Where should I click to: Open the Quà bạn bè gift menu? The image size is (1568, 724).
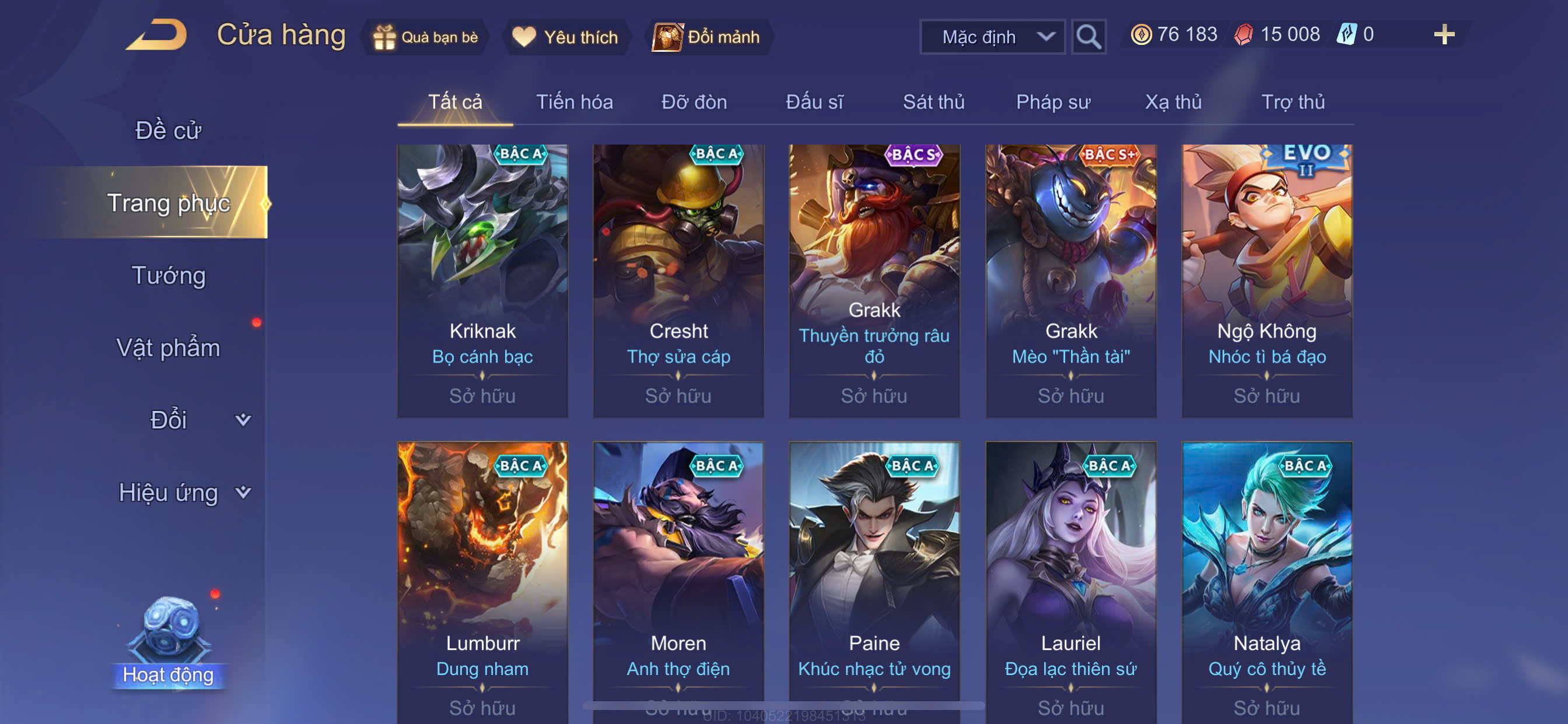tap(425, 37)
